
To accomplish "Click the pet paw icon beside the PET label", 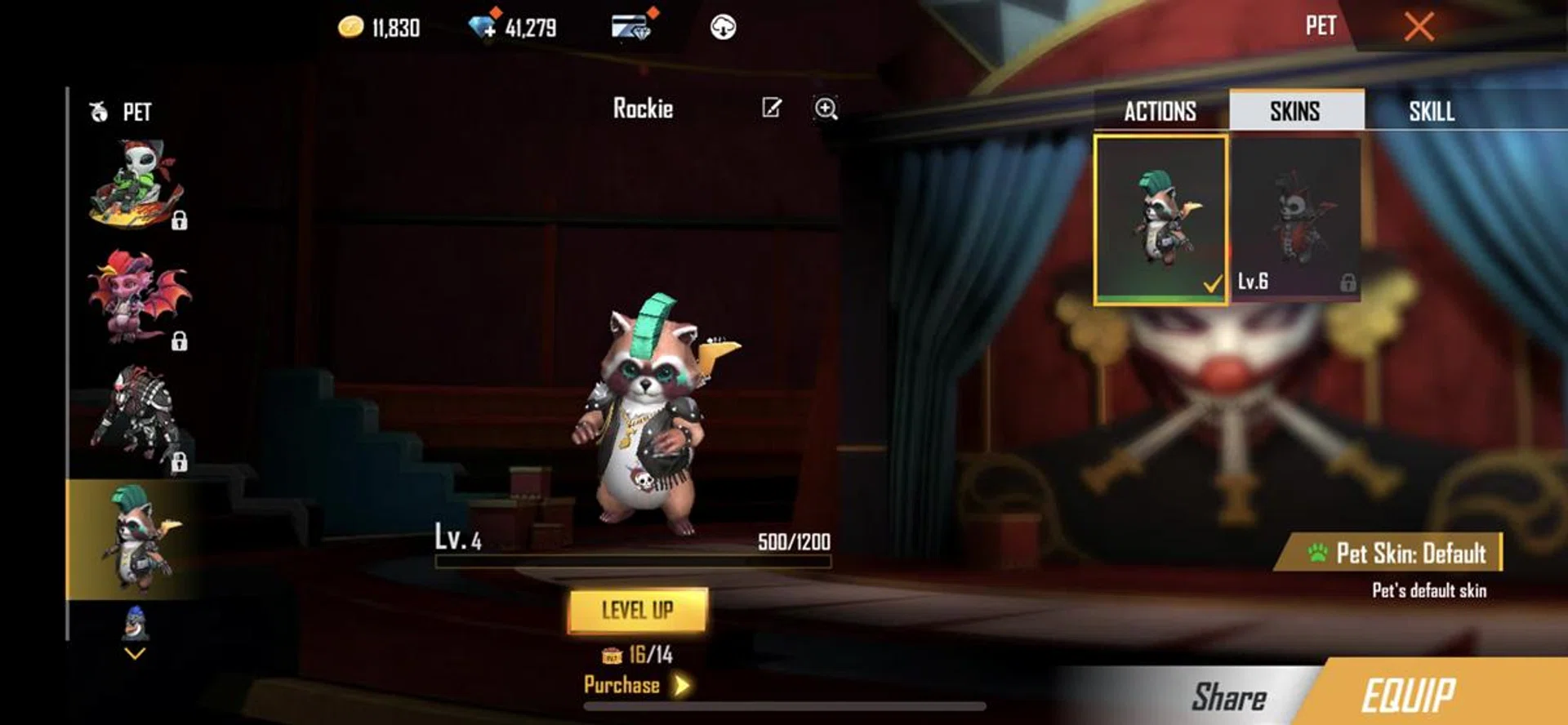I will (97, 112).
